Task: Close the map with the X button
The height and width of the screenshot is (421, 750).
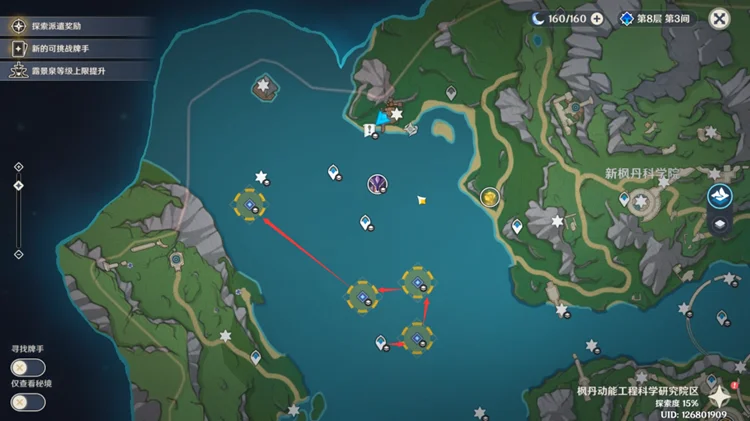Action: pyautogui.click(x=719, y=18)
